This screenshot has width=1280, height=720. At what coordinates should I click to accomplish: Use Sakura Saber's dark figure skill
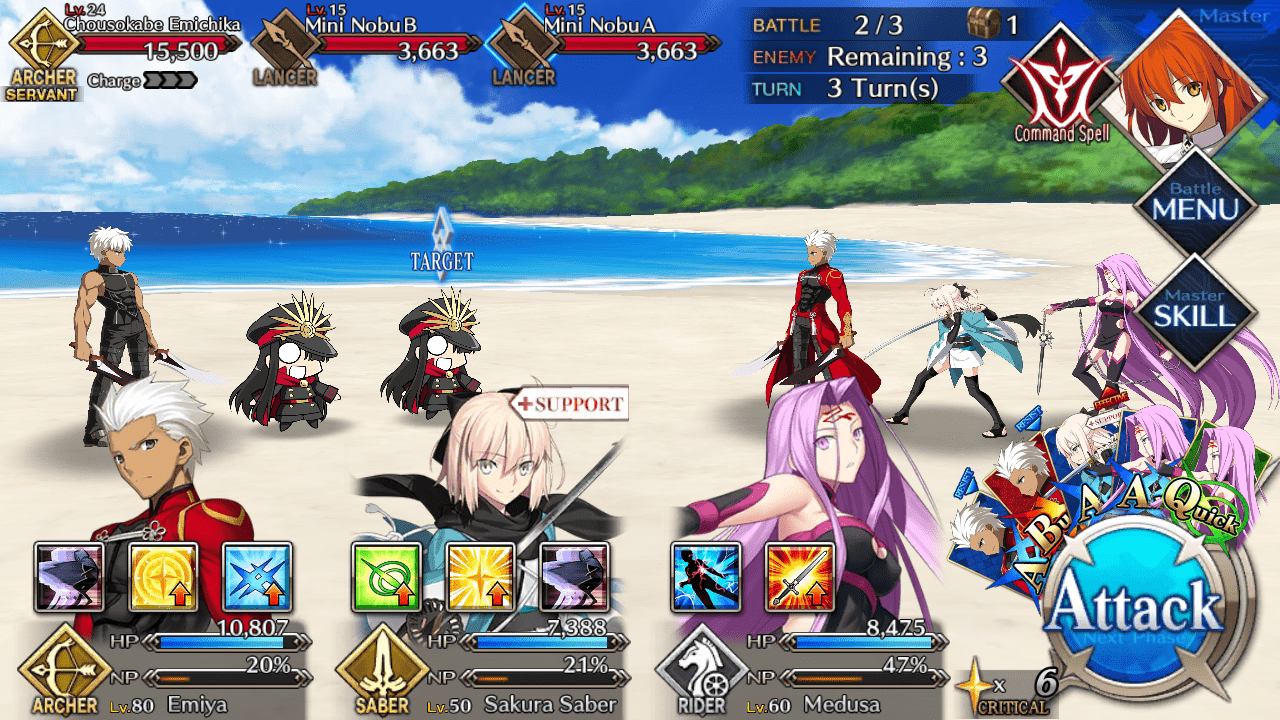tap(574, 577)
